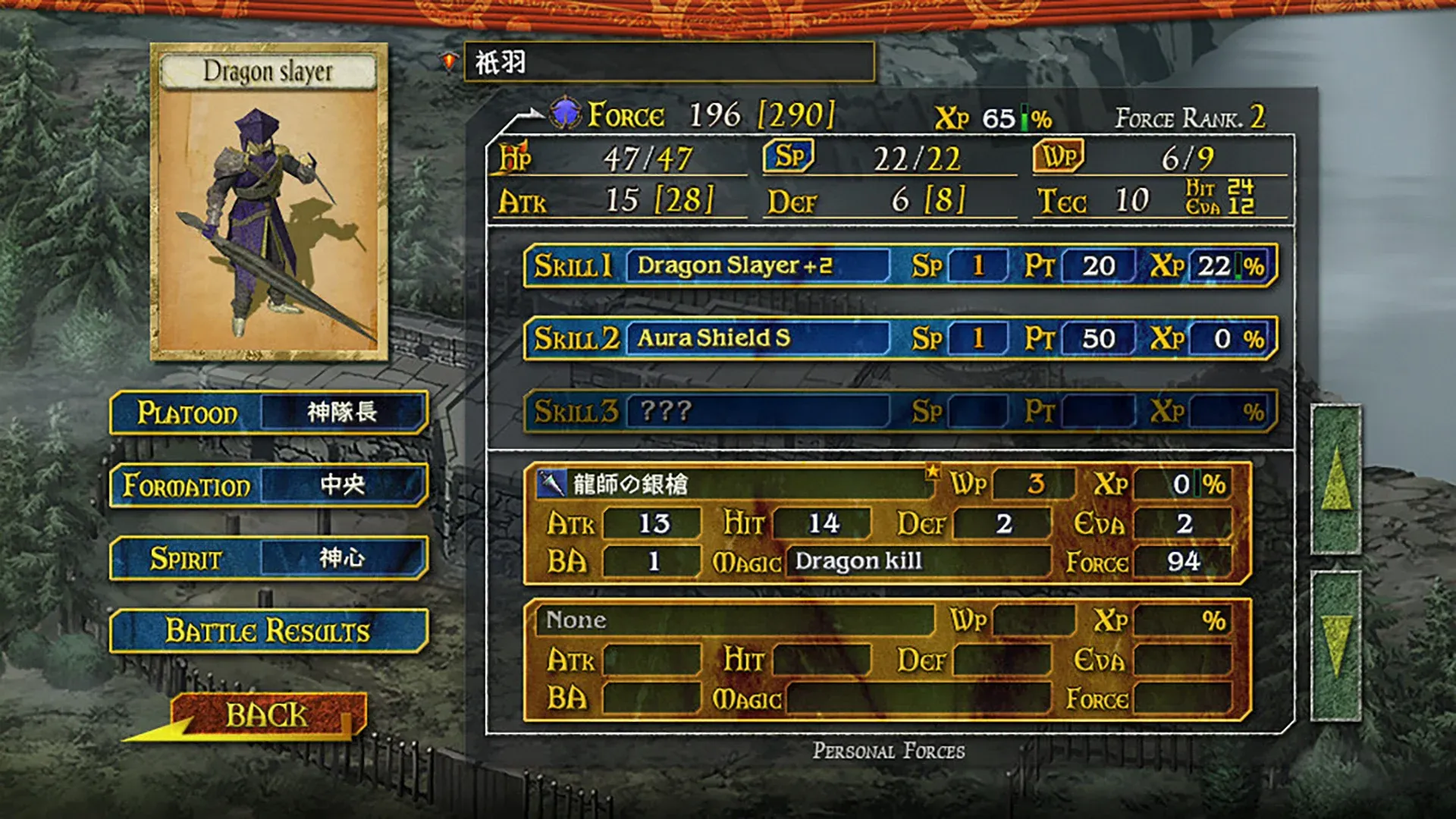The height and width of the screenshot is (819, 1456).
Task: Click the green up arrow button
Action: 1335,479
